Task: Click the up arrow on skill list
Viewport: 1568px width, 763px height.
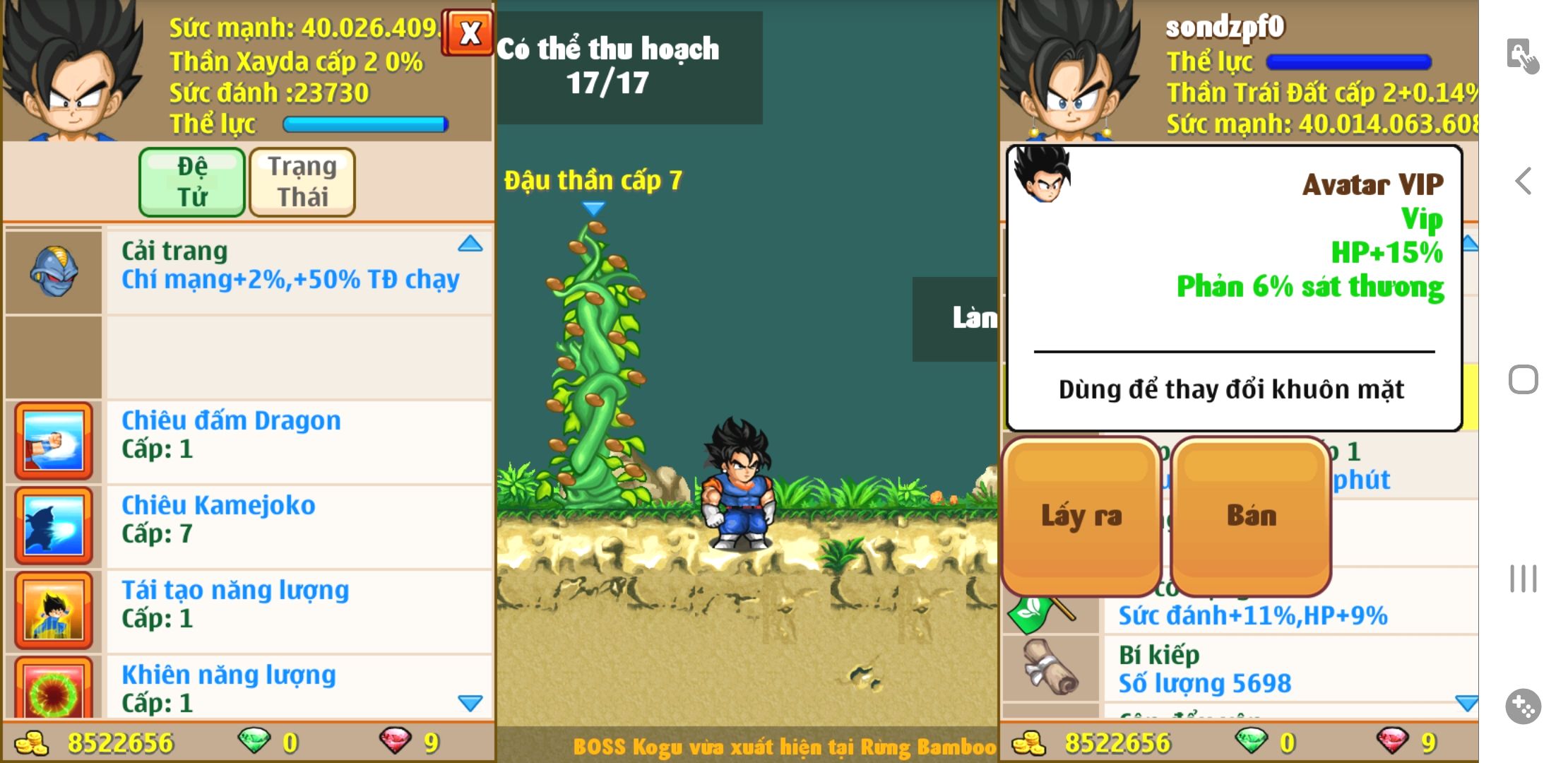Action: click(x=470, y=244)
